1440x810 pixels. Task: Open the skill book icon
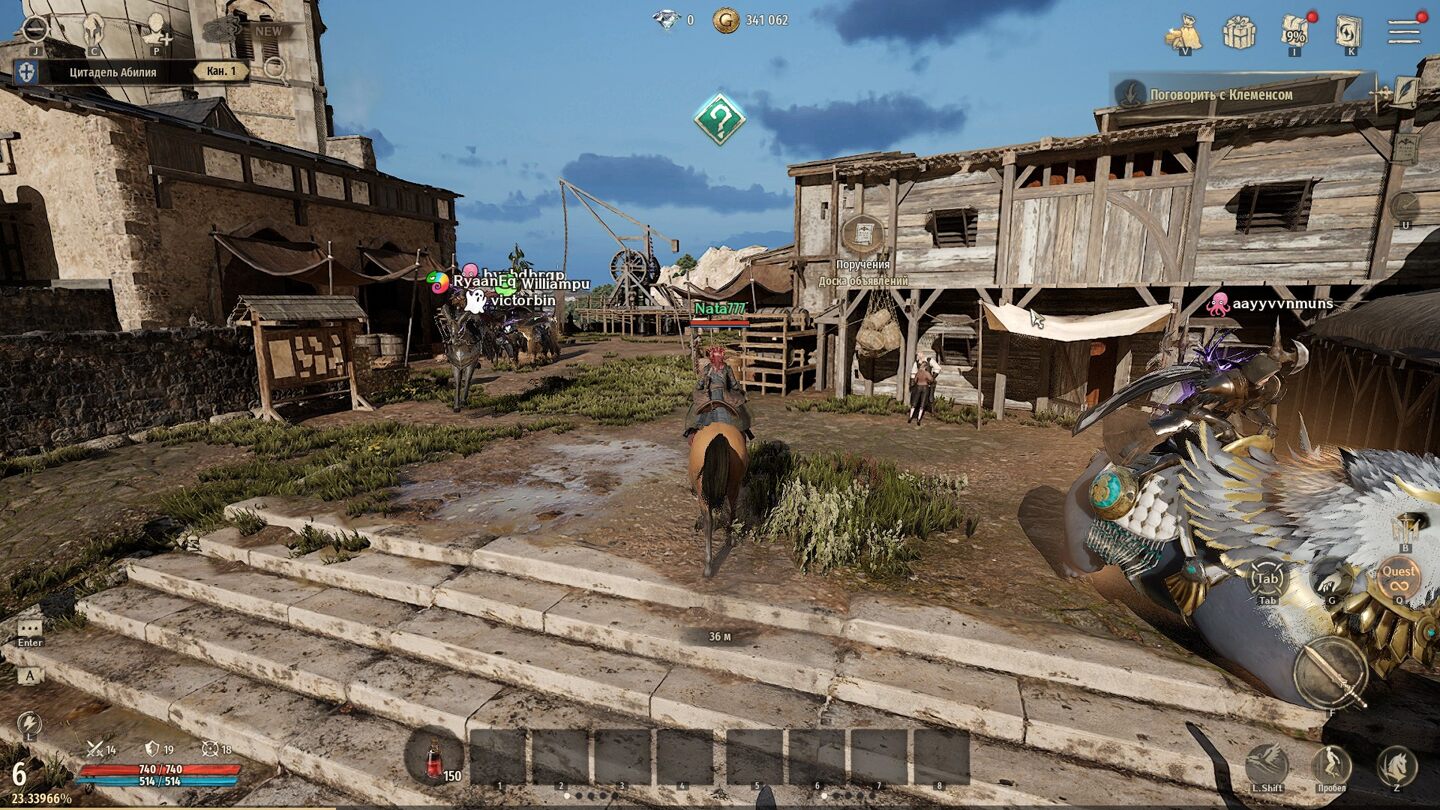coord(1349,31)
